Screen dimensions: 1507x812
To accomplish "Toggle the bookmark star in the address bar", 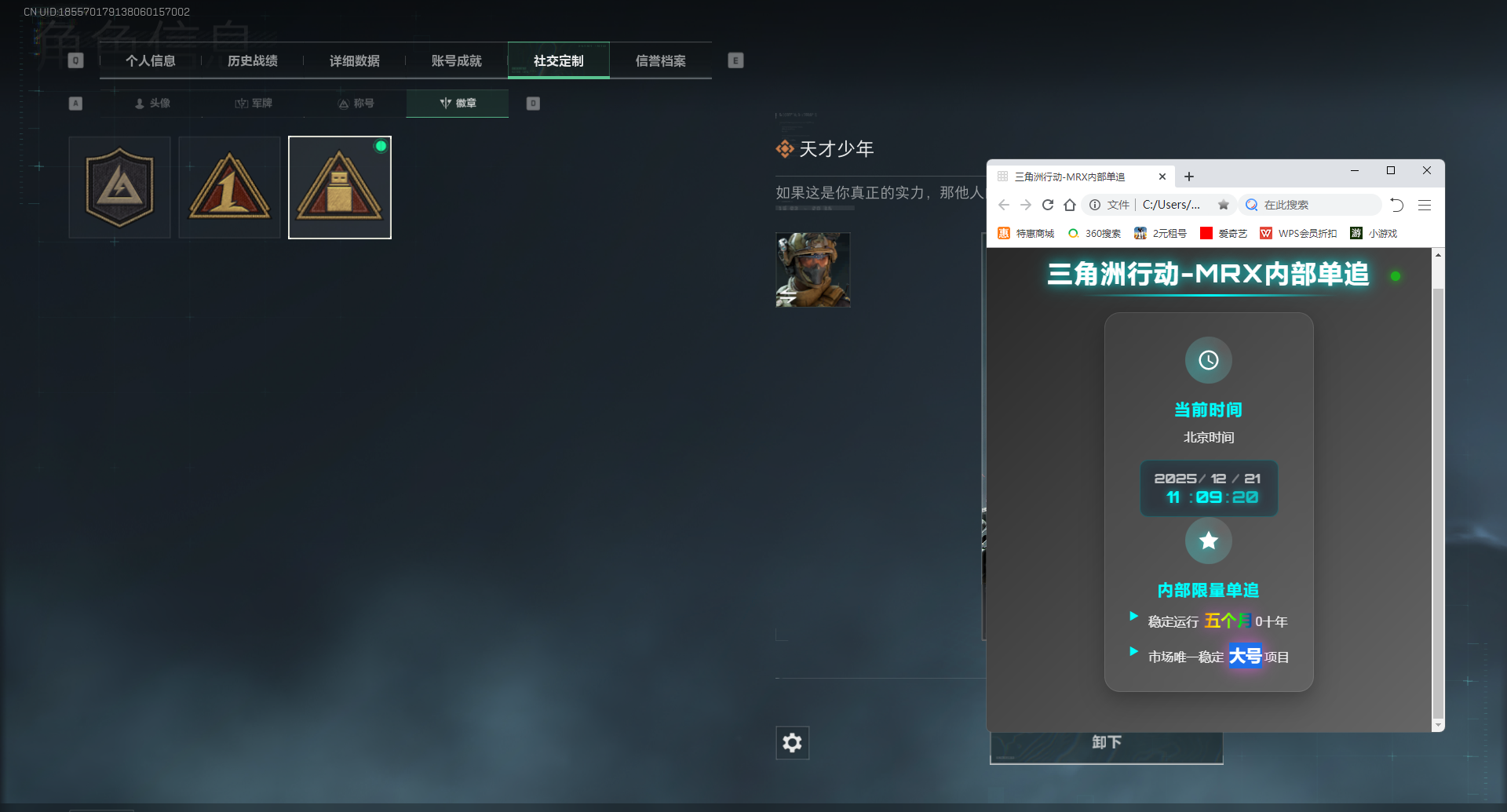I will [x=1223, y=205].
